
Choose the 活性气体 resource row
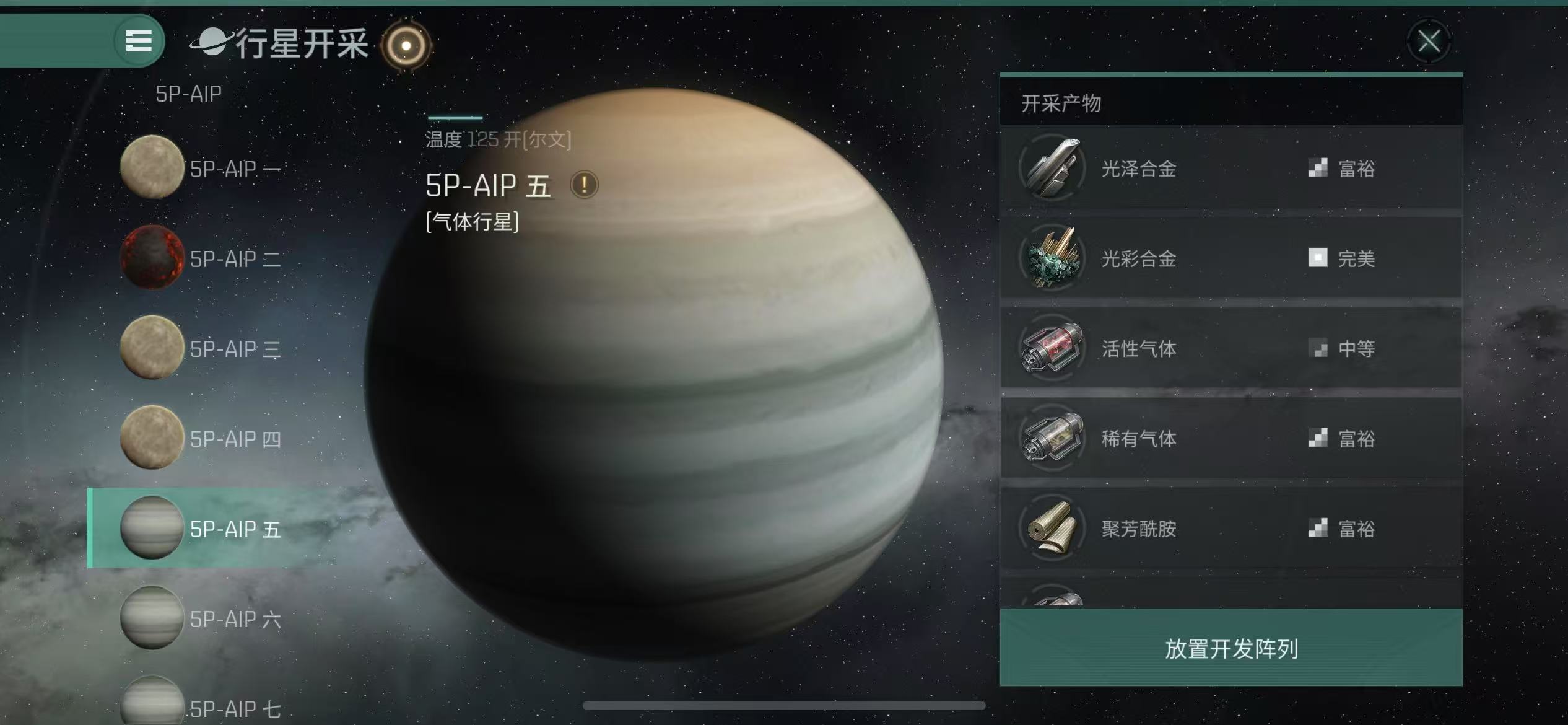(1230, 348)
